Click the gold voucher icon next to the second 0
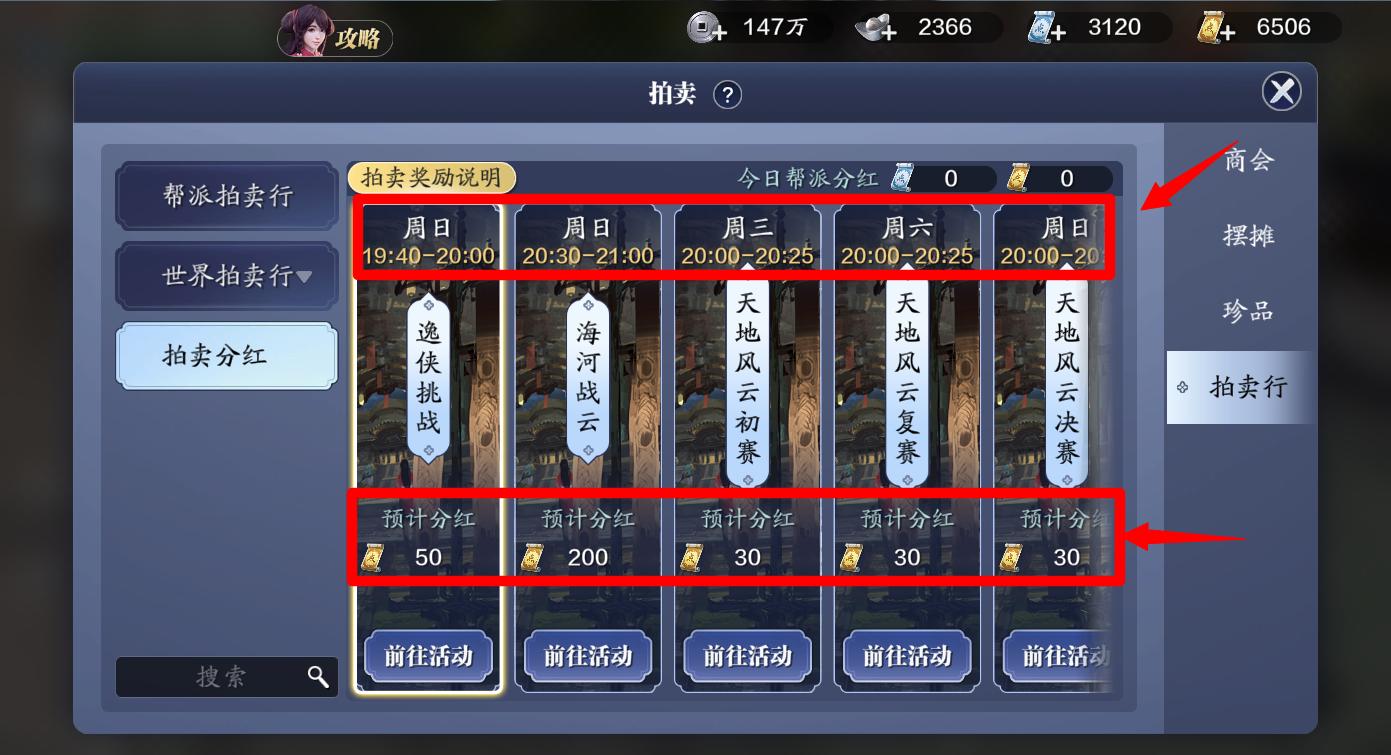1391x755 pixels. click(x=1017, y=179)
